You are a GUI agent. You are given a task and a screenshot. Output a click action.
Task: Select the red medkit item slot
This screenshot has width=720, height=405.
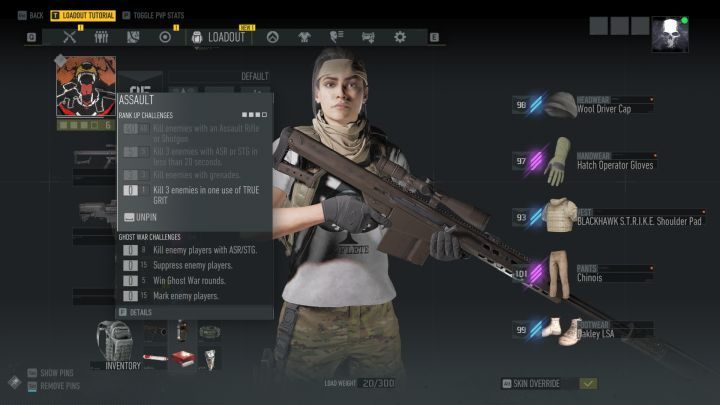click(183, 357)
